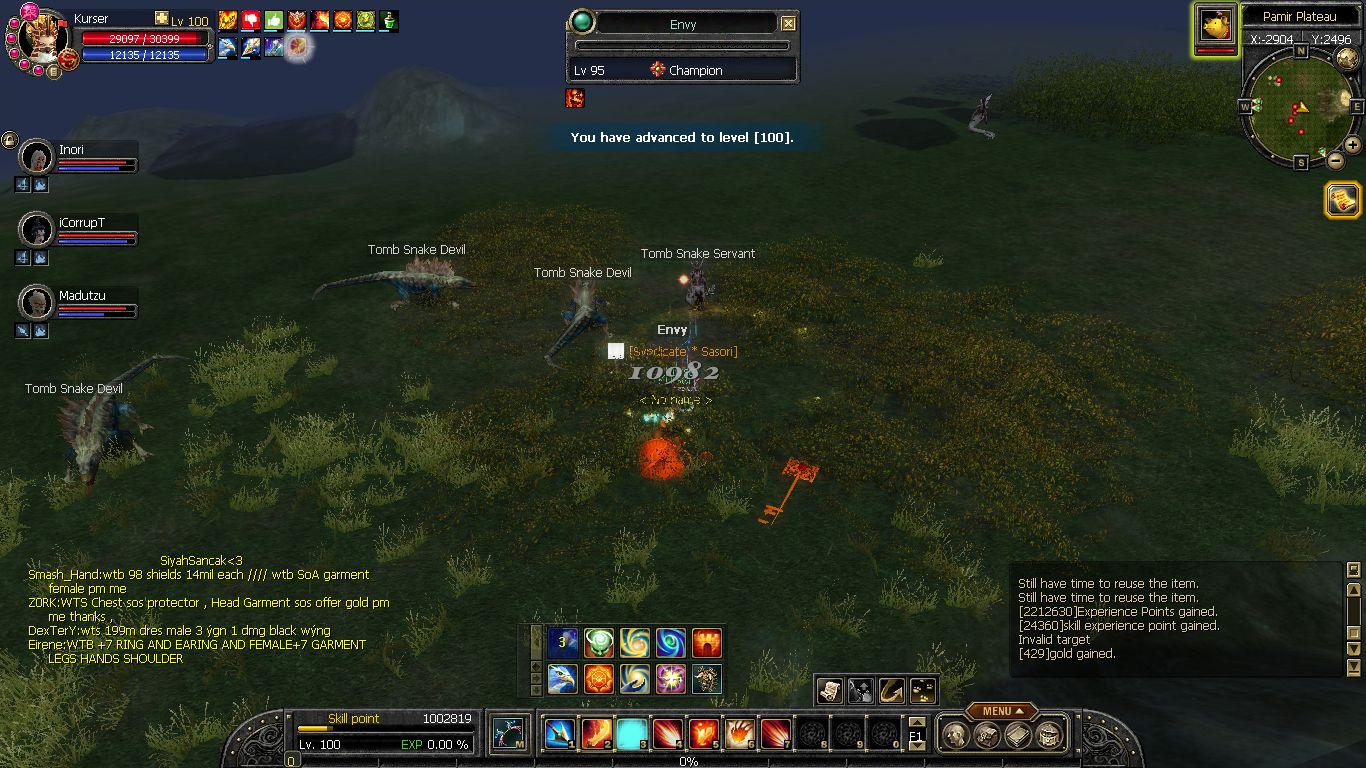
Task: Select the yellow pig pet portrait
Action: pos(1216,26)
